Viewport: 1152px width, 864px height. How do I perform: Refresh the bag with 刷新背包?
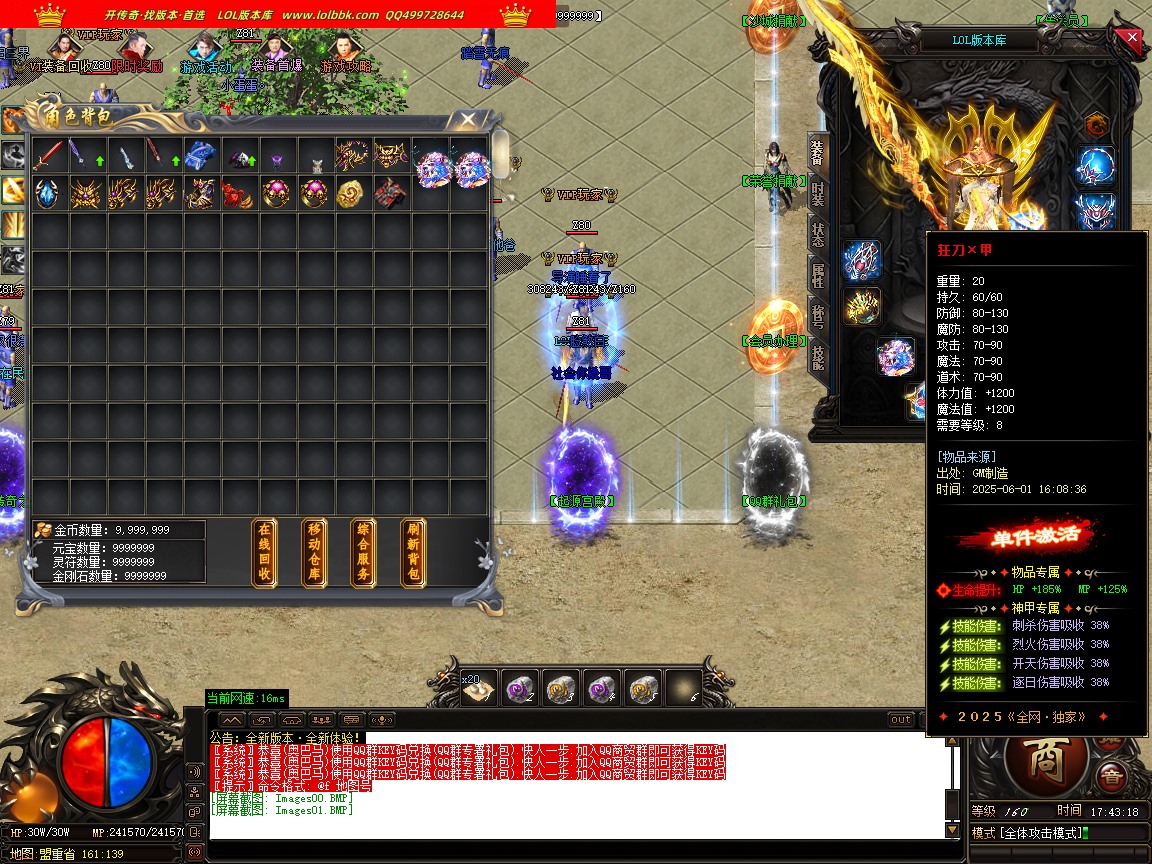coord(412,552)
